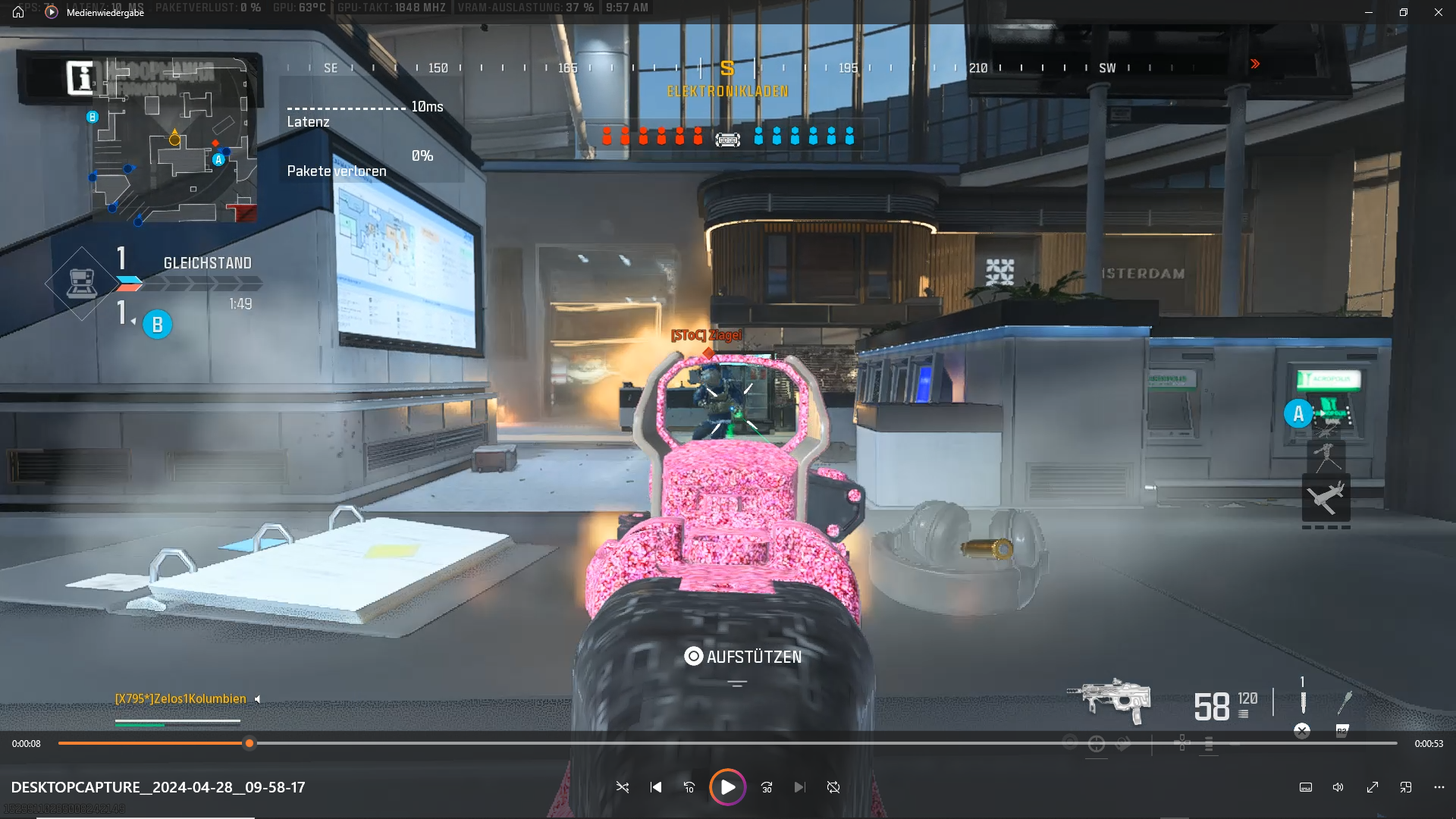Screen dimensions: 1456x819
Task: Click the compass heading bar
Action: pos(726,68)
